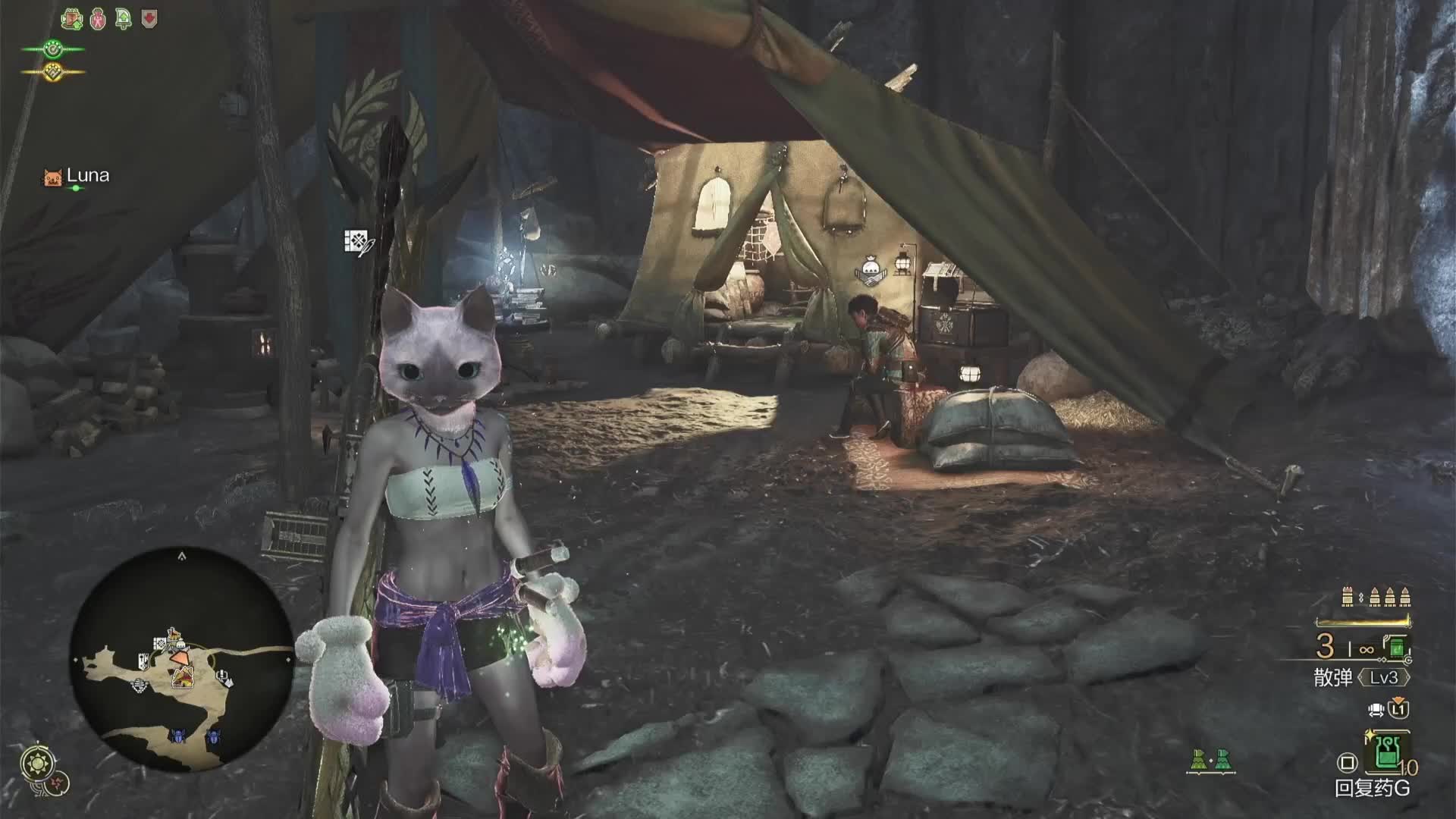Click the pink potion-shaped status buff icon
1456x819 pixels.
[98, 19]
